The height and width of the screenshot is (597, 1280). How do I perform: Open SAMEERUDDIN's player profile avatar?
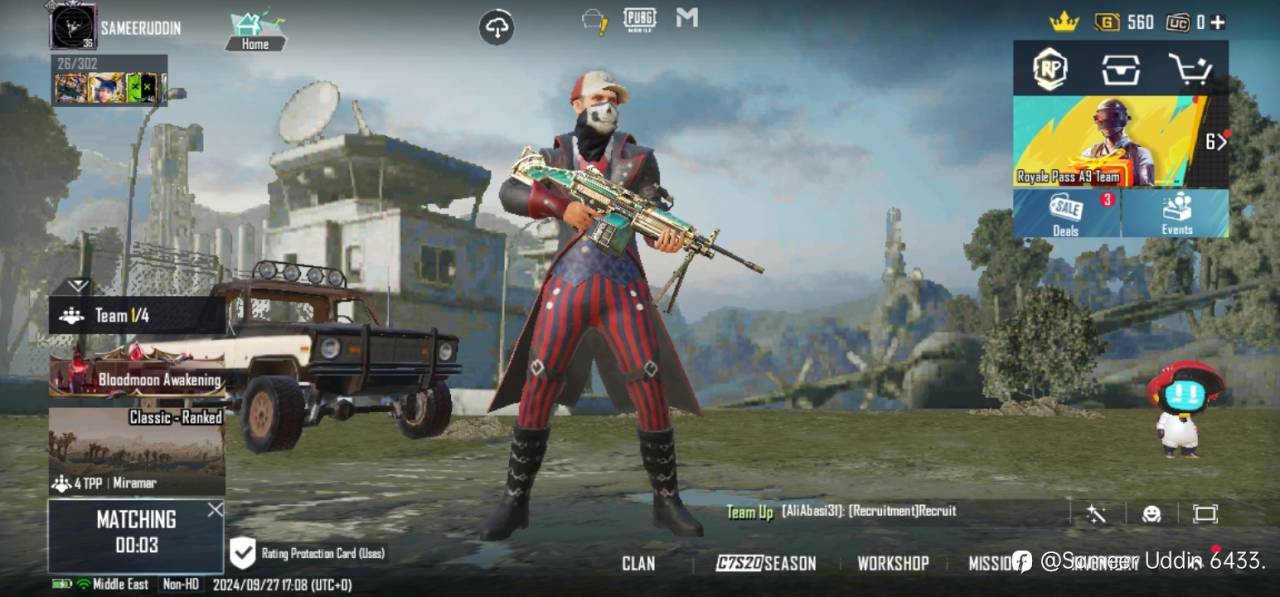73,26
